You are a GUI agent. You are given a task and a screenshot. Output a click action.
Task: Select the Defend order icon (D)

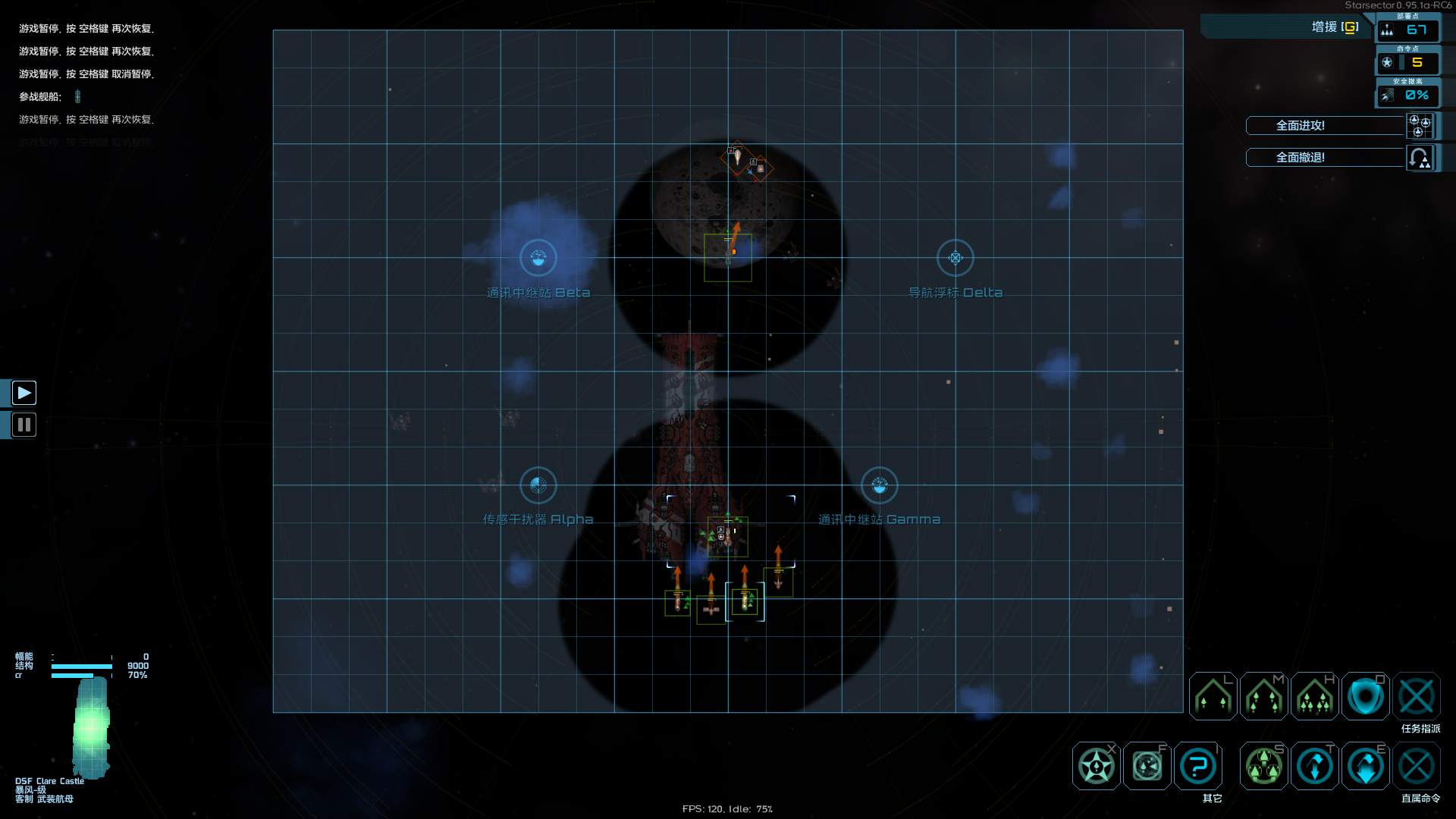tap(1366, 696)
